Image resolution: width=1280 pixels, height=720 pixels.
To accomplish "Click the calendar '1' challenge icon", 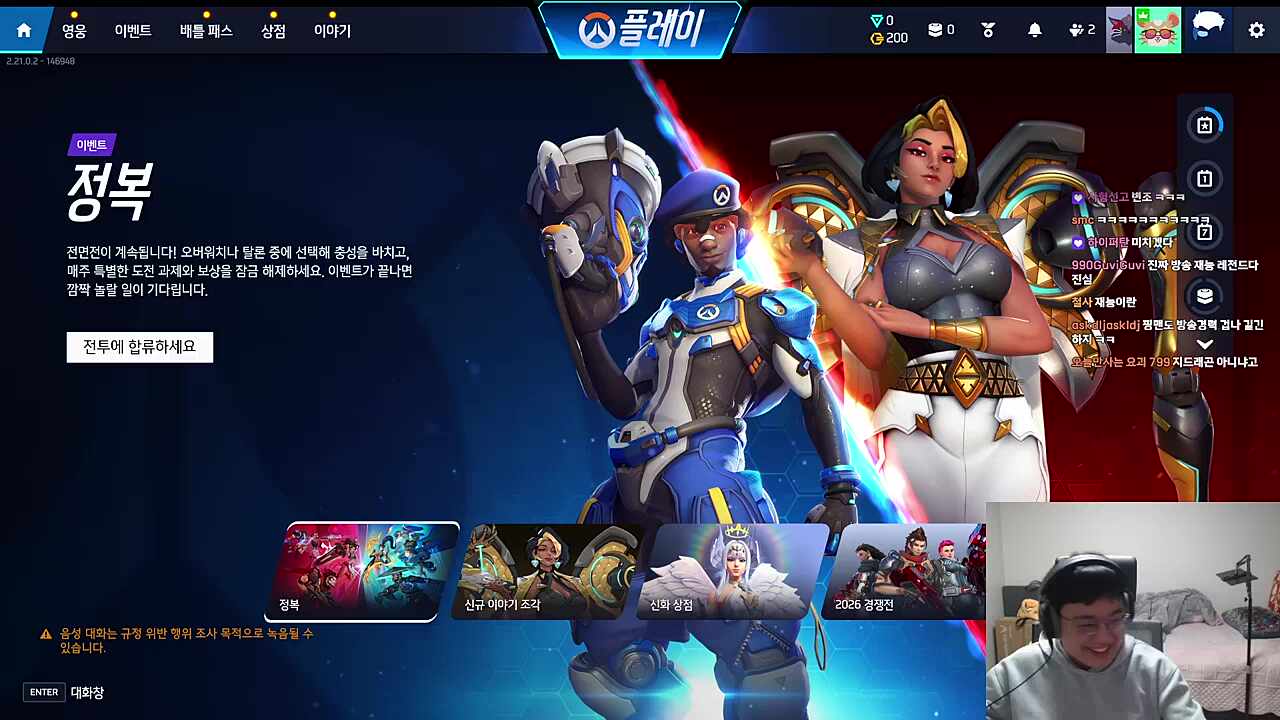I will pyautogui.click(x=1205, y=177).
